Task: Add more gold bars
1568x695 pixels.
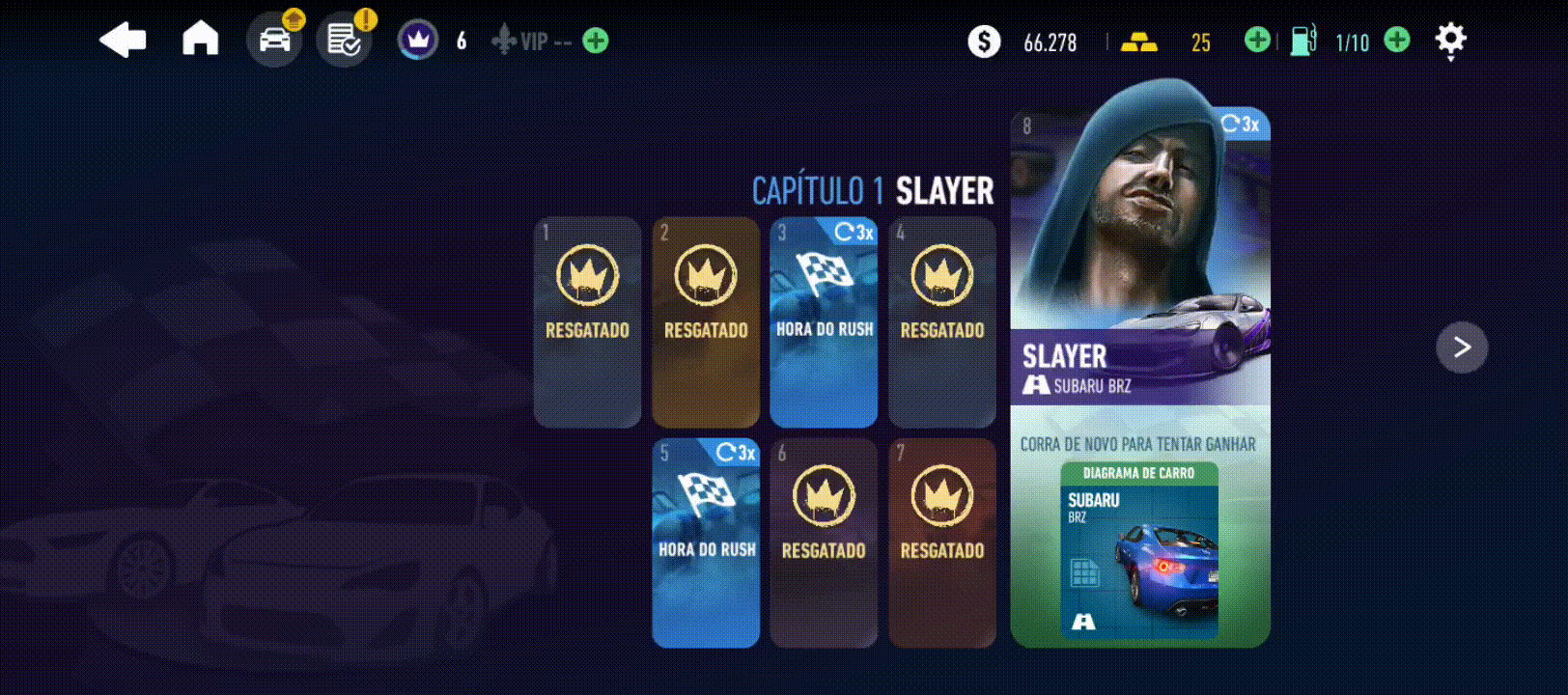Action: [1256, 41]
